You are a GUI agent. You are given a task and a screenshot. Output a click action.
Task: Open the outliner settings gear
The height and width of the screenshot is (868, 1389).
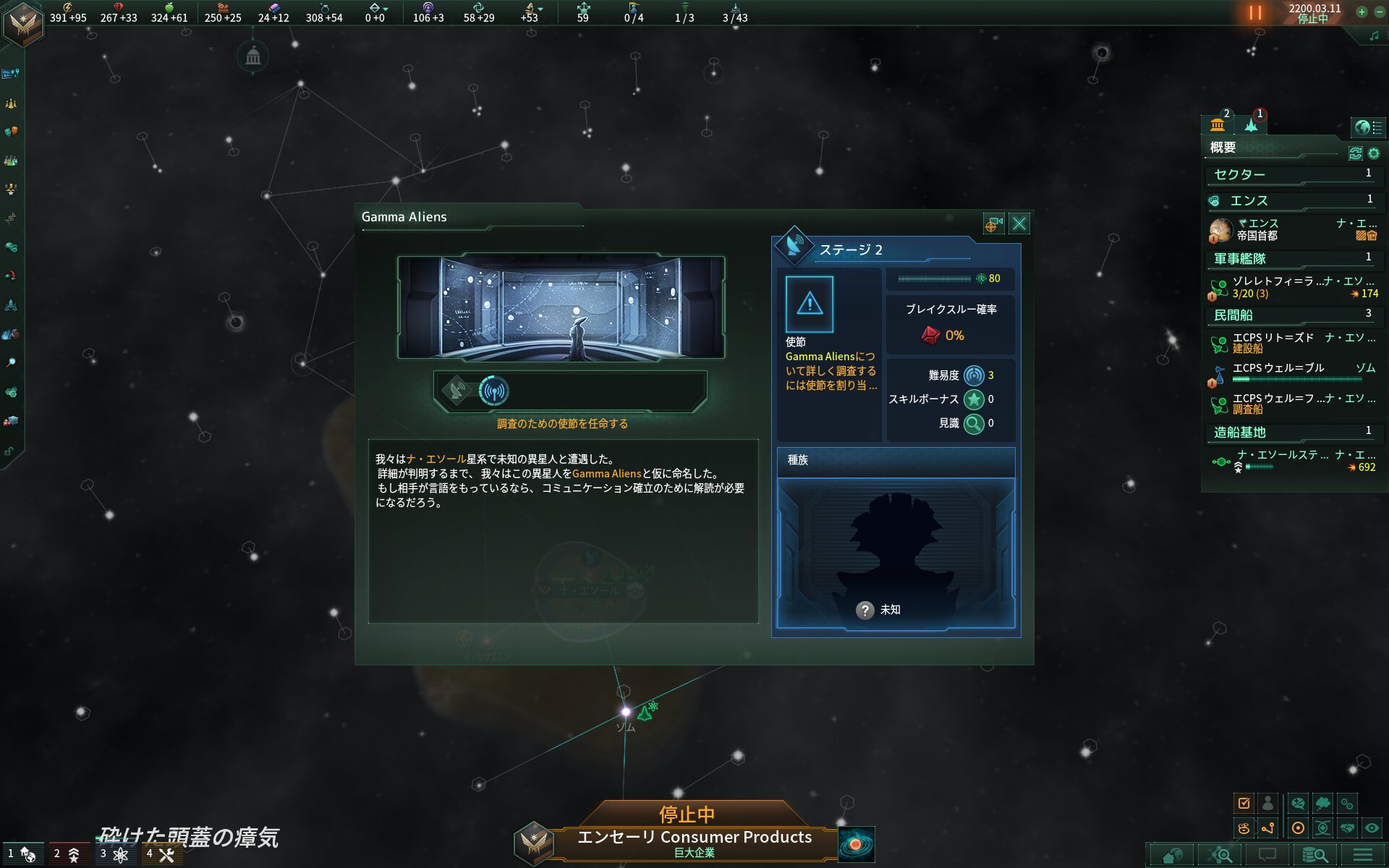coord(1374,153)
